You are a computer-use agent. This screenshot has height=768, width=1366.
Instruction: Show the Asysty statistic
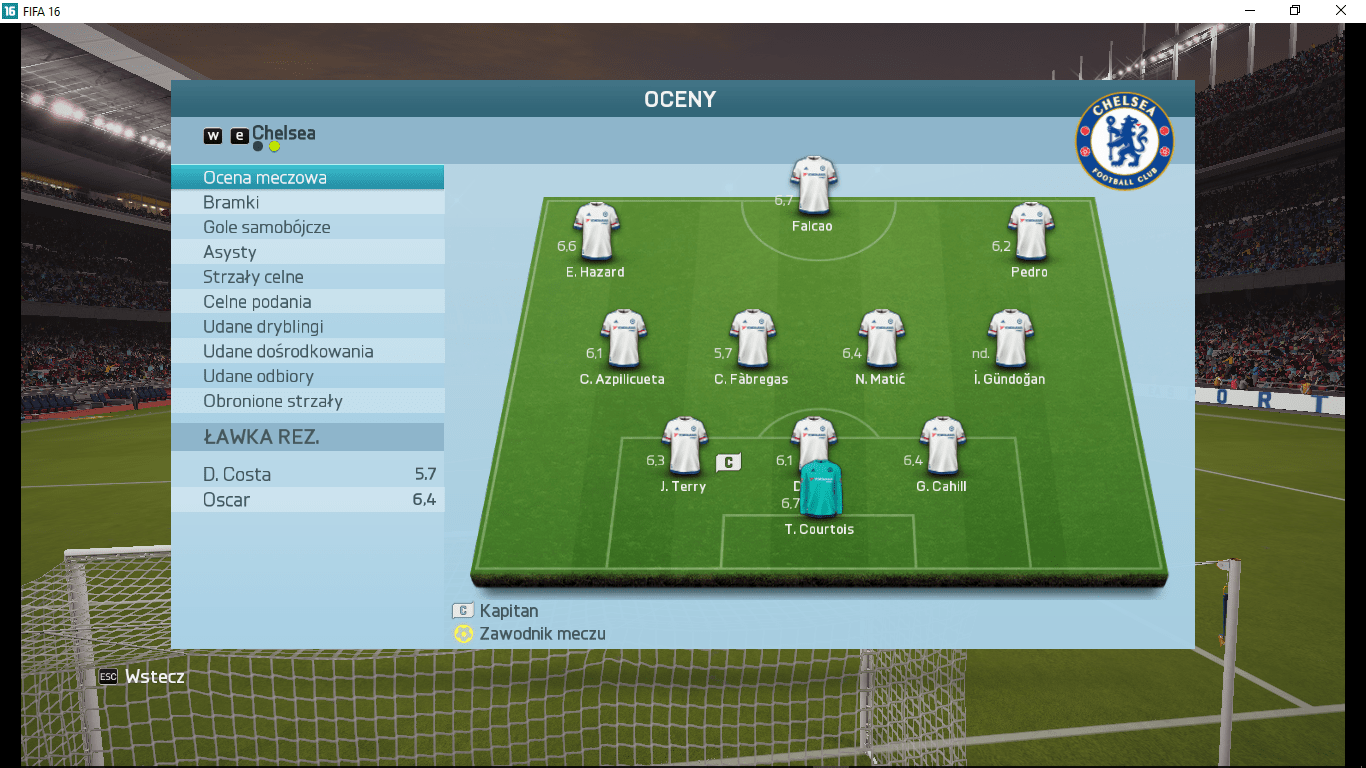tap(307, 252)
